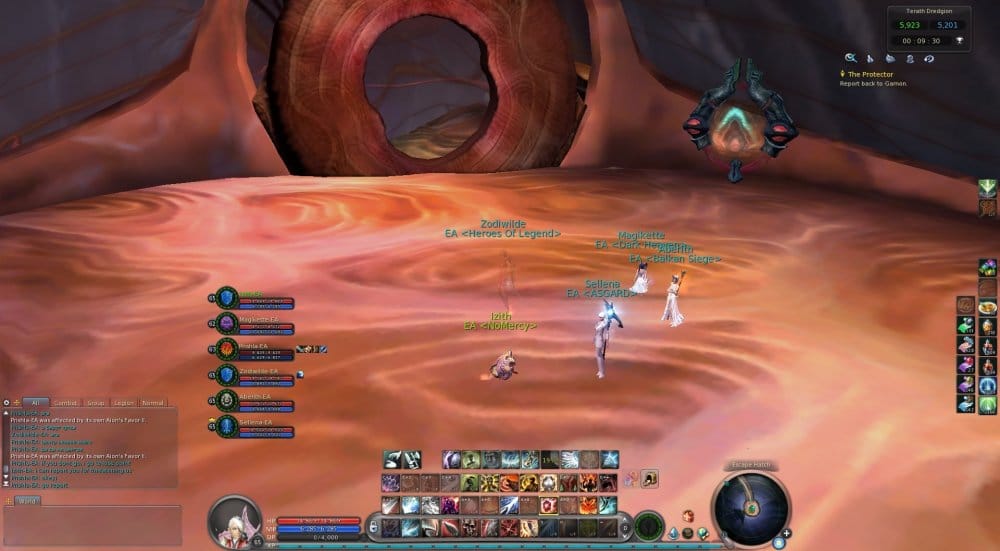Open the Group chat tab
The image size is (1000, 551).
click(94, 402)
